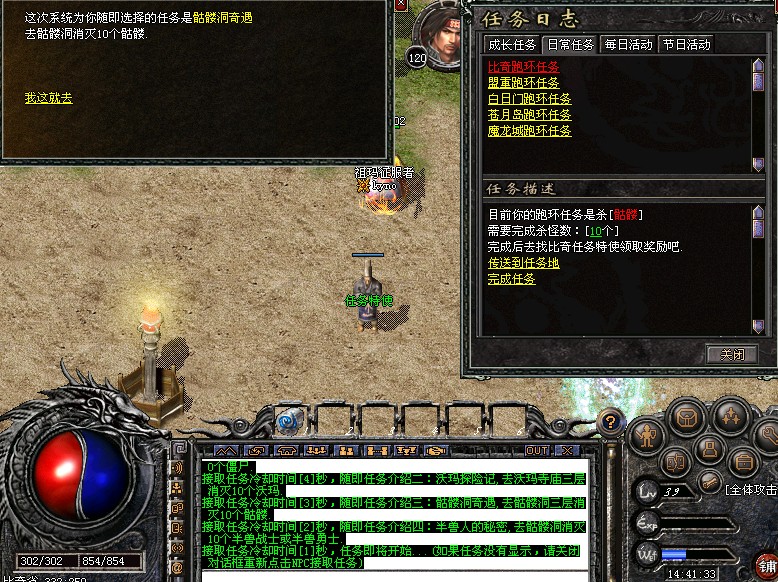Open the 日常任务 tab
Viewport: 778px width, 582px height.
(570, 44)
